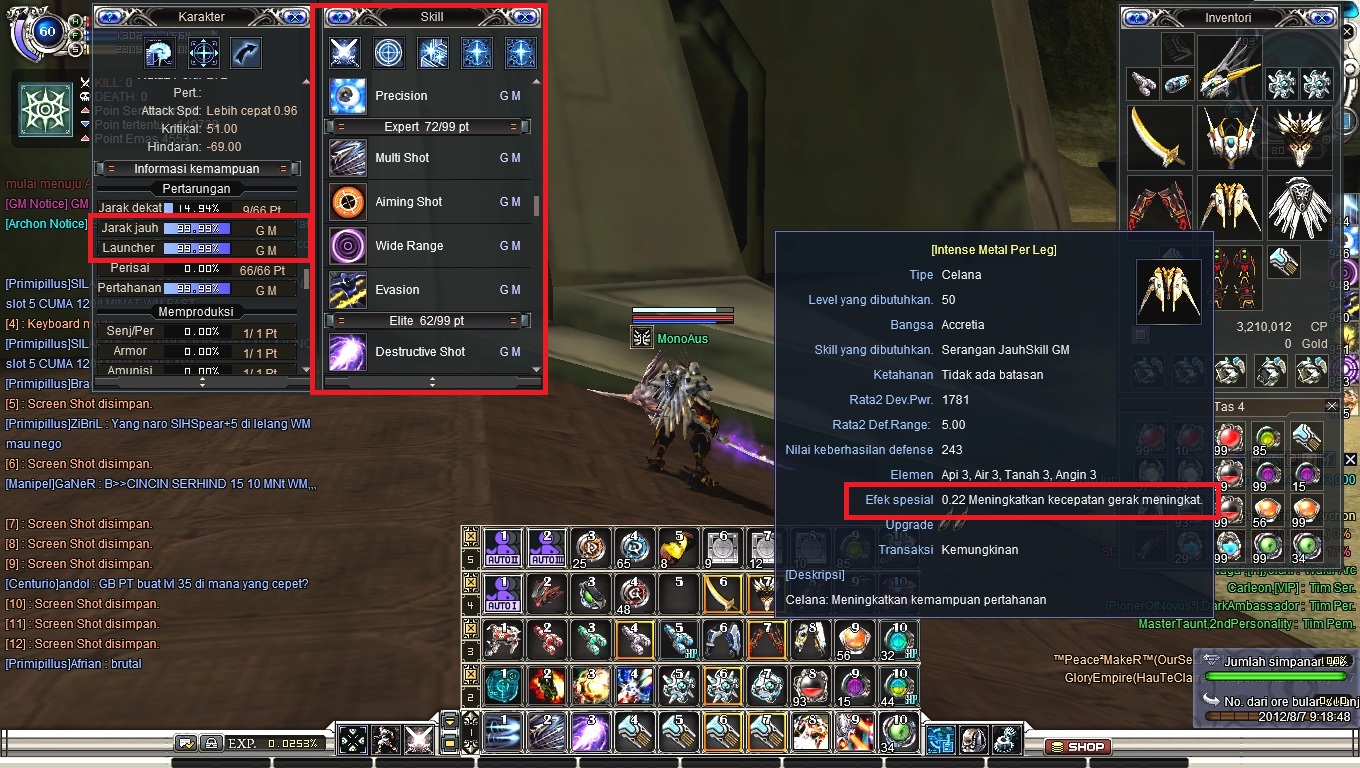
Task: Click the Intense Metal Per Leg item thumbnail
Action: 1169,291
